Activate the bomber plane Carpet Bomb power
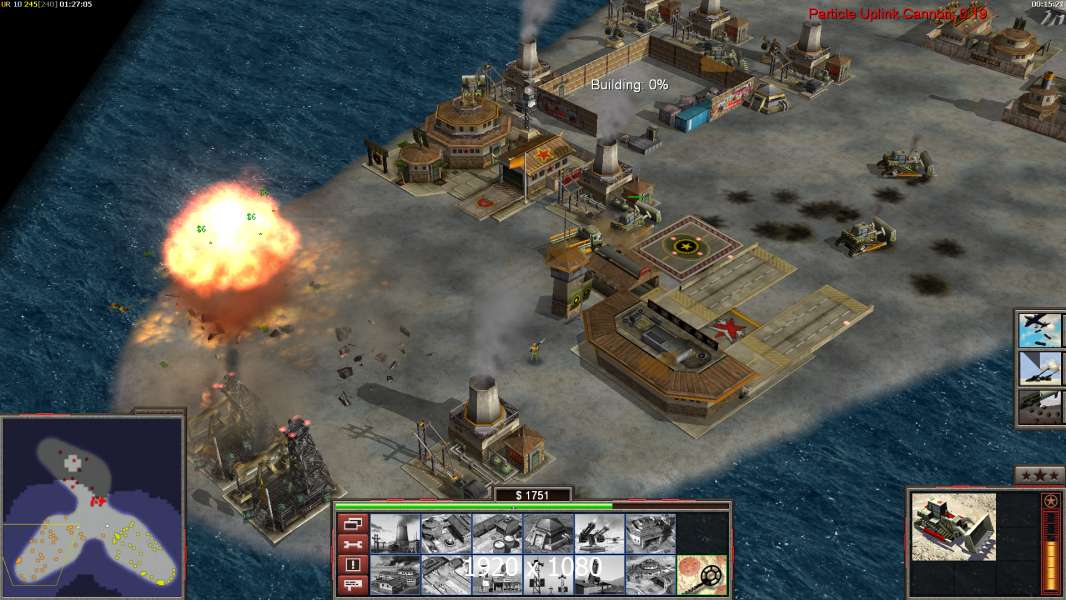The height and width of the screenshot is (600, 1066). pos(1041,330)
